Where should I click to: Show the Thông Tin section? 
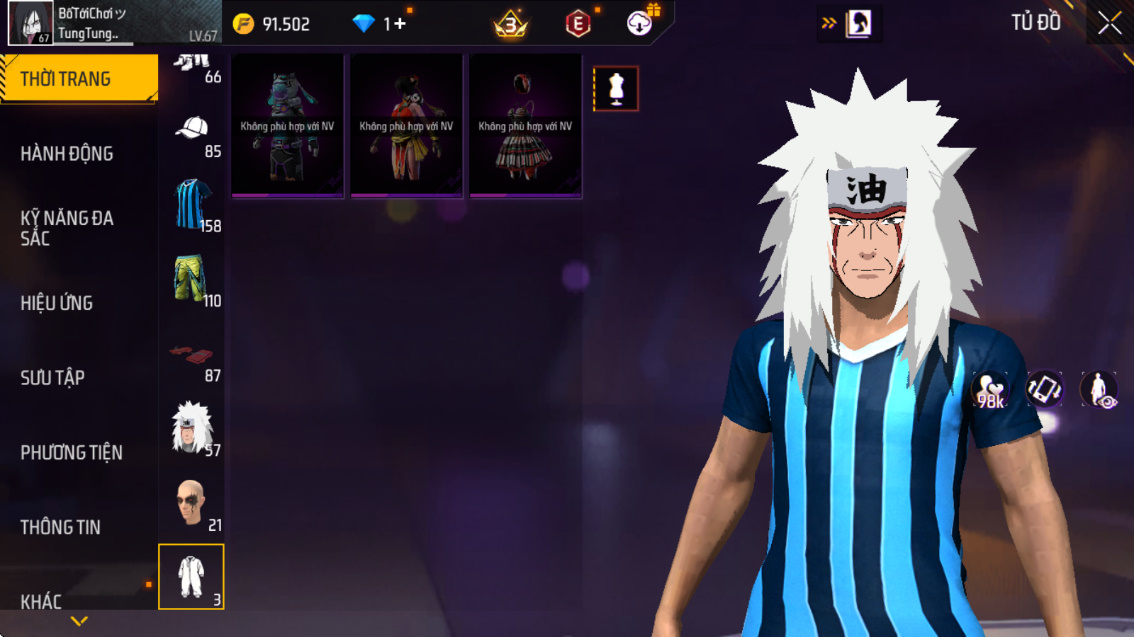(61, 527)
